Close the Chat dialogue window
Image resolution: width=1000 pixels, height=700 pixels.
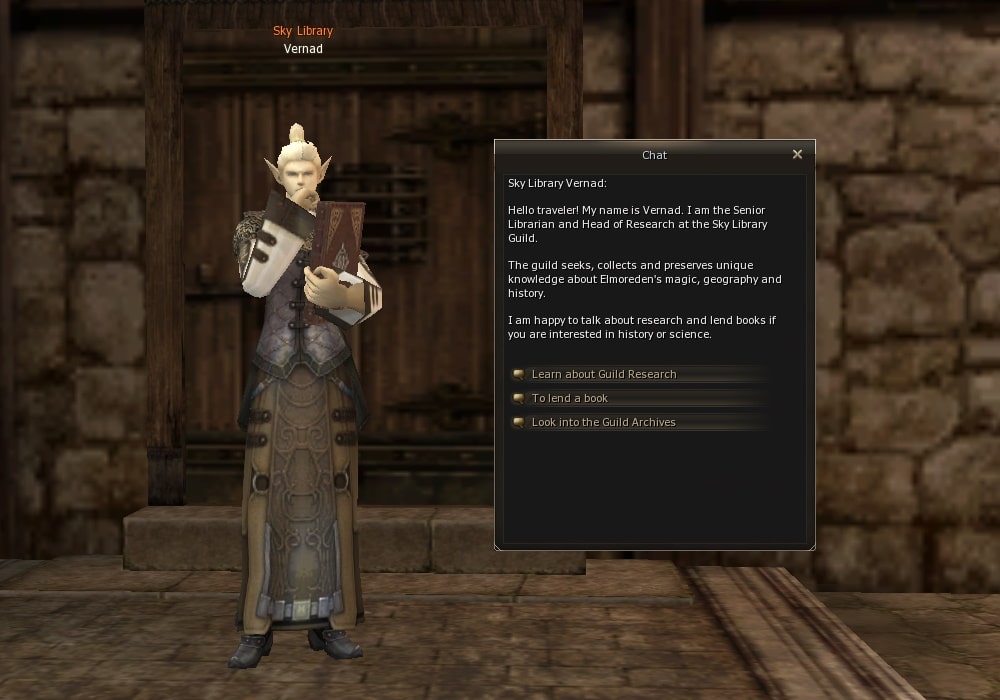click(x=797, y=155)
